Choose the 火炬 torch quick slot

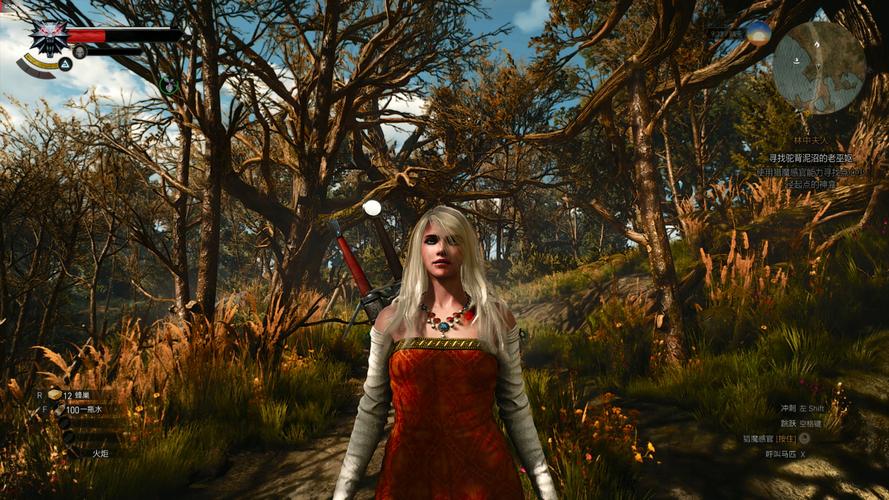pos(98,453)
